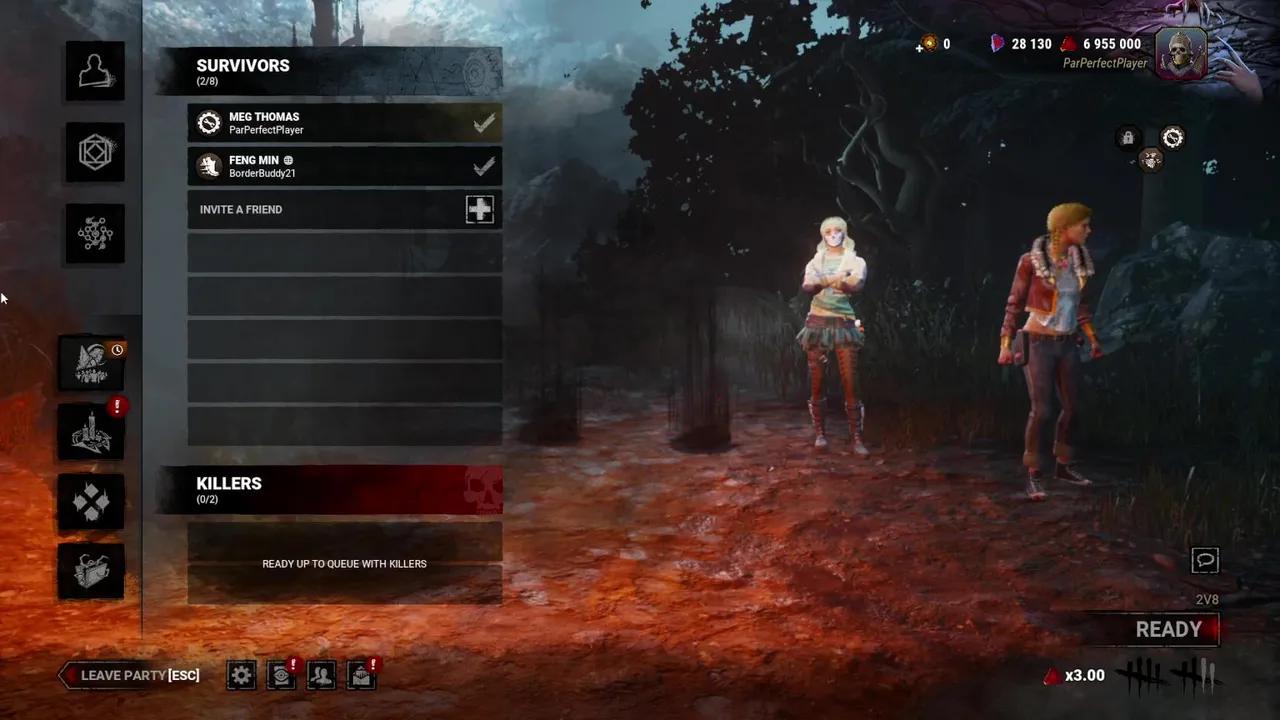Open the inbox envelope icon with the red alert

(361, 675)
